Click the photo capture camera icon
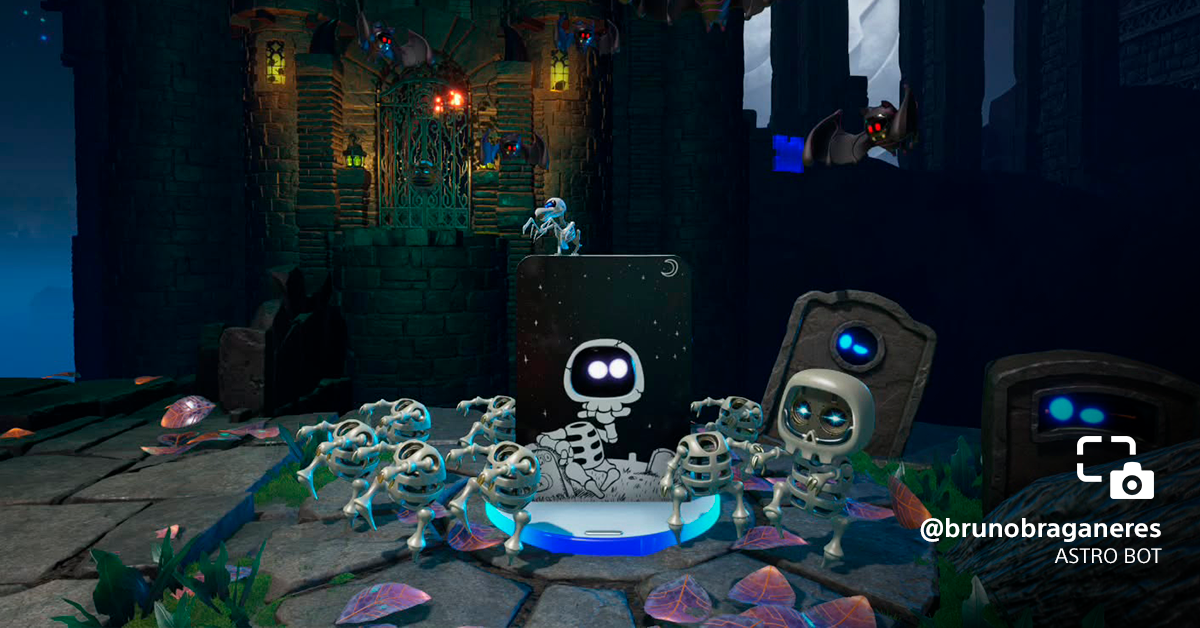This screenshot has width=1200, height=628. pyautogui.click(x=1115, y=468)
